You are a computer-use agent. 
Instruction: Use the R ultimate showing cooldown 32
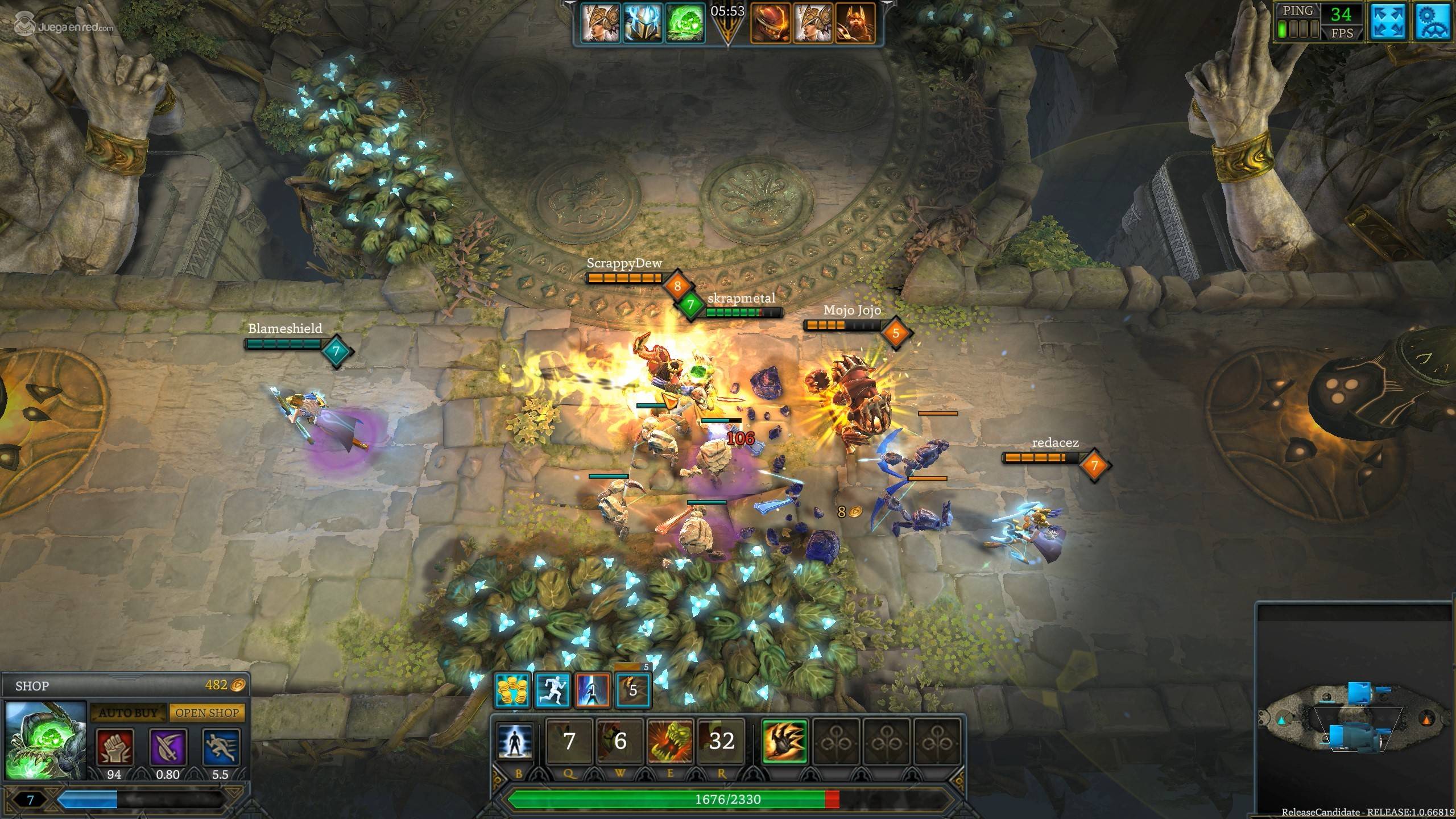pos(721,741)
